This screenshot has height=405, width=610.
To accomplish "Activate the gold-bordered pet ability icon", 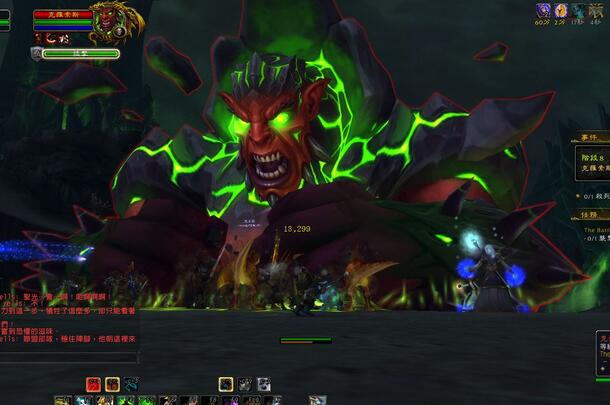I will [x=226, y=384].
